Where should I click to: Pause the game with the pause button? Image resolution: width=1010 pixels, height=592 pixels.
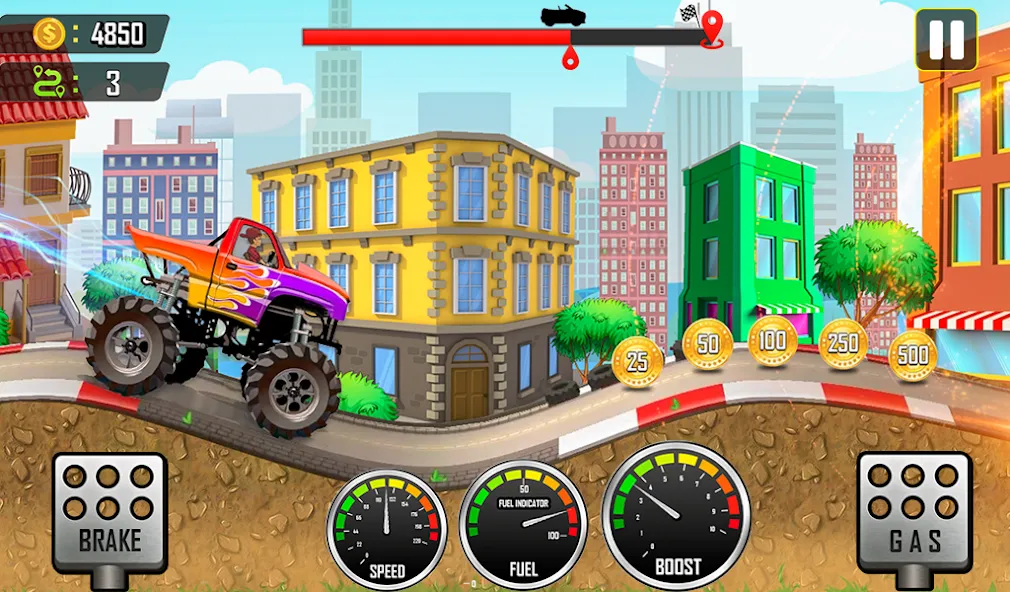(945, 40)
